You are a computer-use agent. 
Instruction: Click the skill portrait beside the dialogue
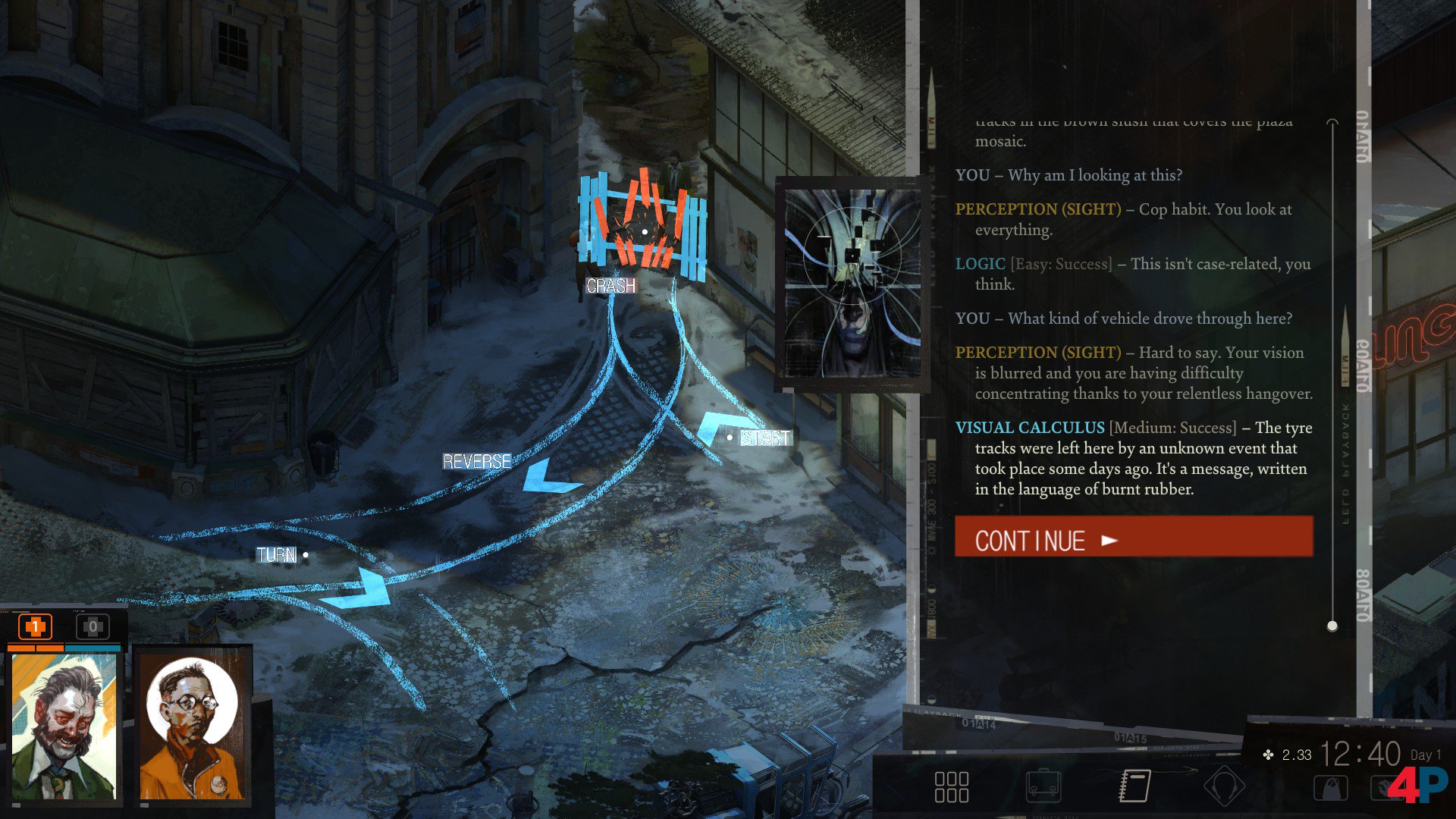852,284
